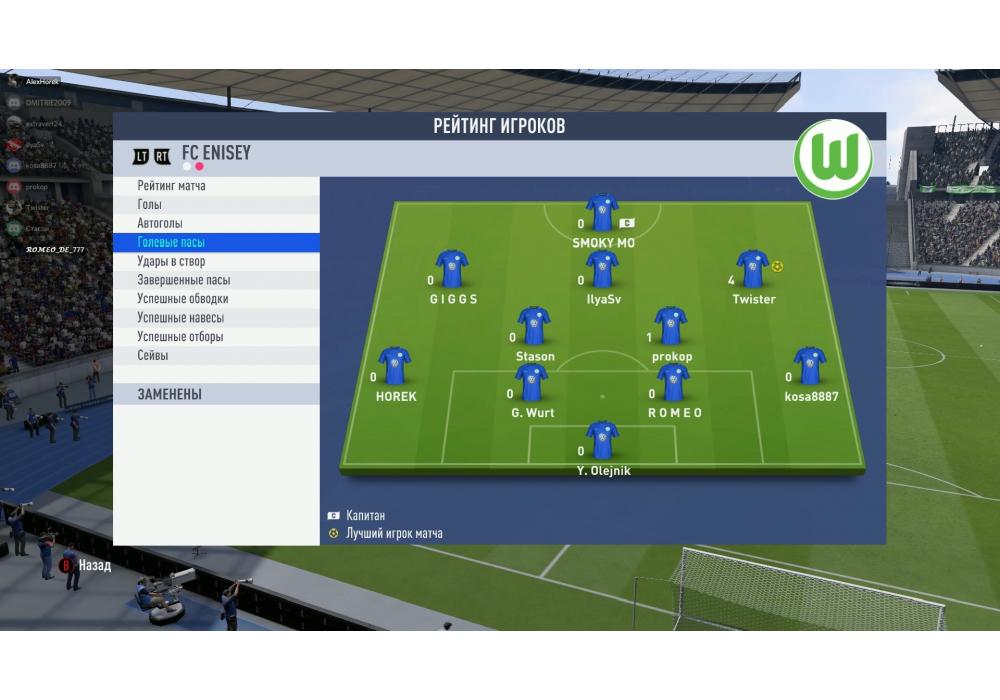Open the Сейвы stat category
Image resolution: width=1000 pixels, height=700 pixels.
point(153,356)
